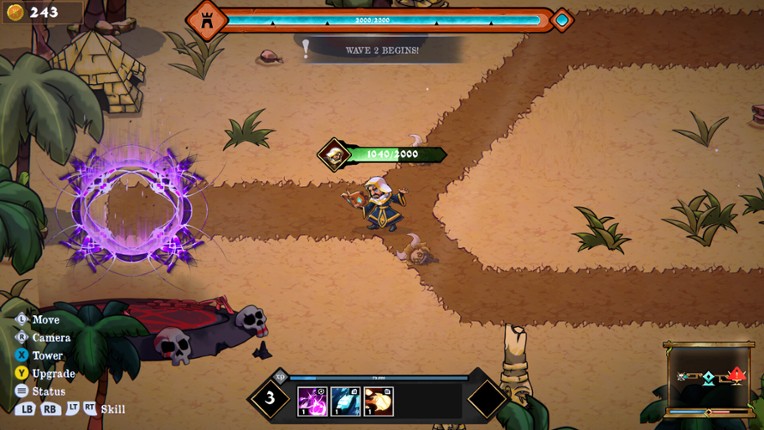Screen dimensions: 764x430
Task: Click the orange tower emblem at top
Action: (x=207, y=20)
